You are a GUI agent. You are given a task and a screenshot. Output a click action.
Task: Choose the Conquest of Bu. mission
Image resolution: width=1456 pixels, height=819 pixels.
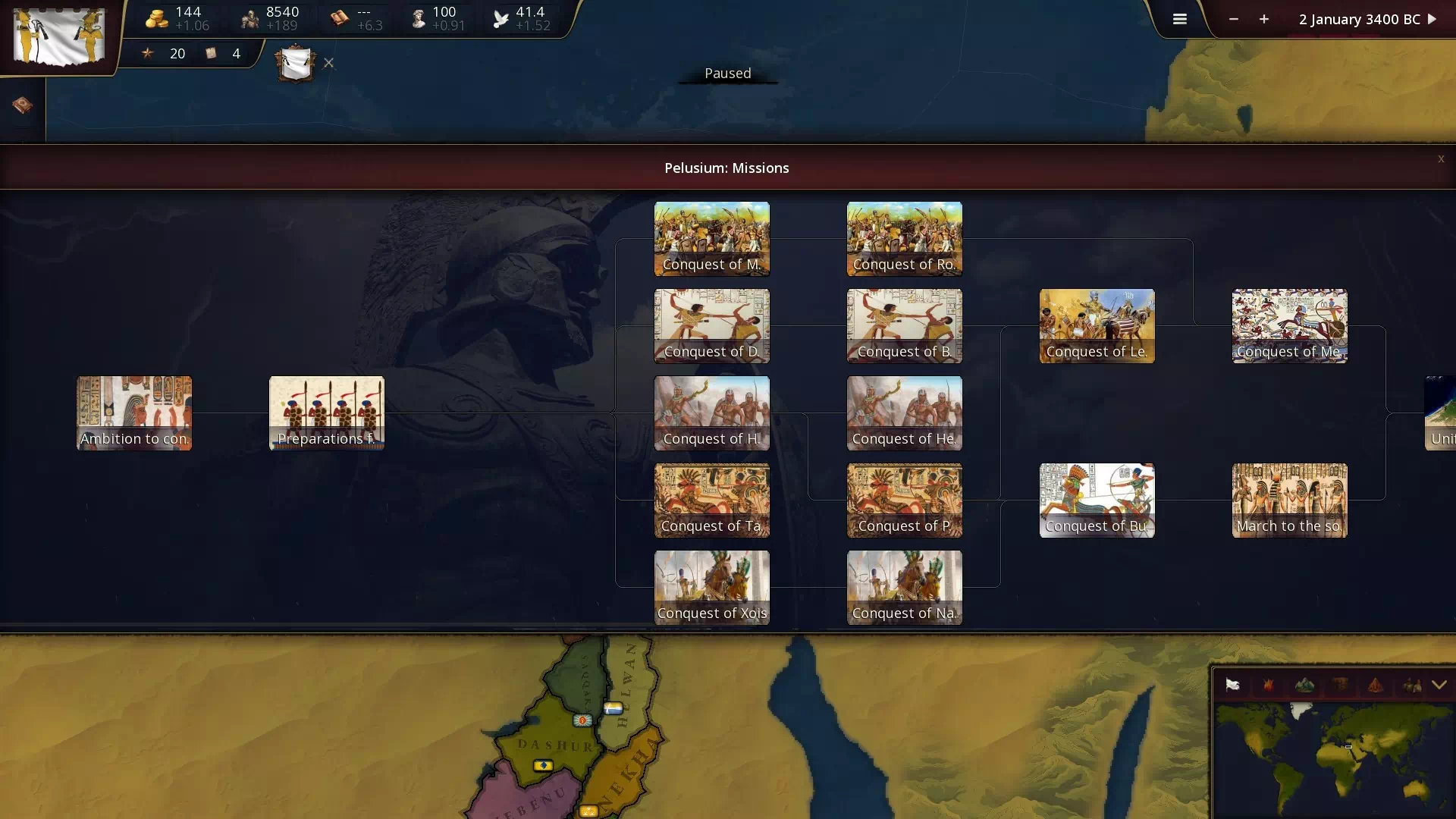click(1097, 500)
